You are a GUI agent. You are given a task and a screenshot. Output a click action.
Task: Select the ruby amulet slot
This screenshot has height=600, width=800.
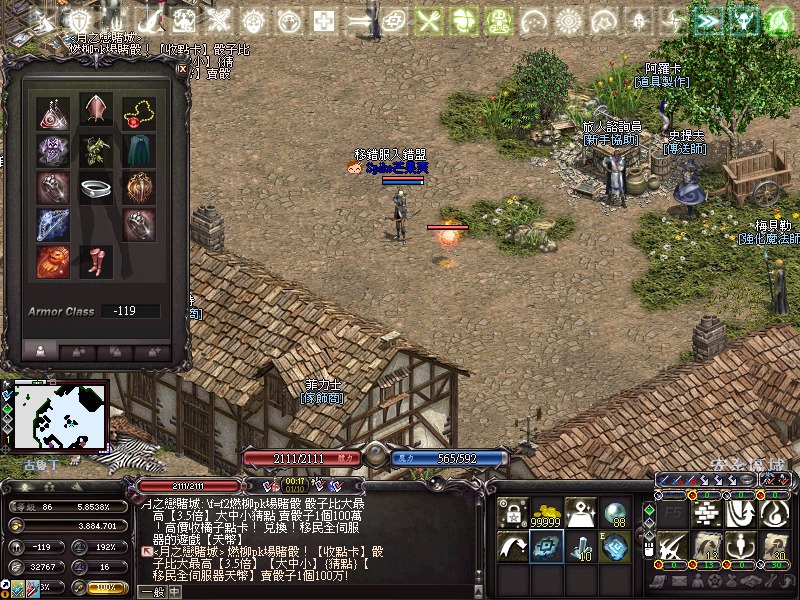pyautogui.click(x=138, y=113)
